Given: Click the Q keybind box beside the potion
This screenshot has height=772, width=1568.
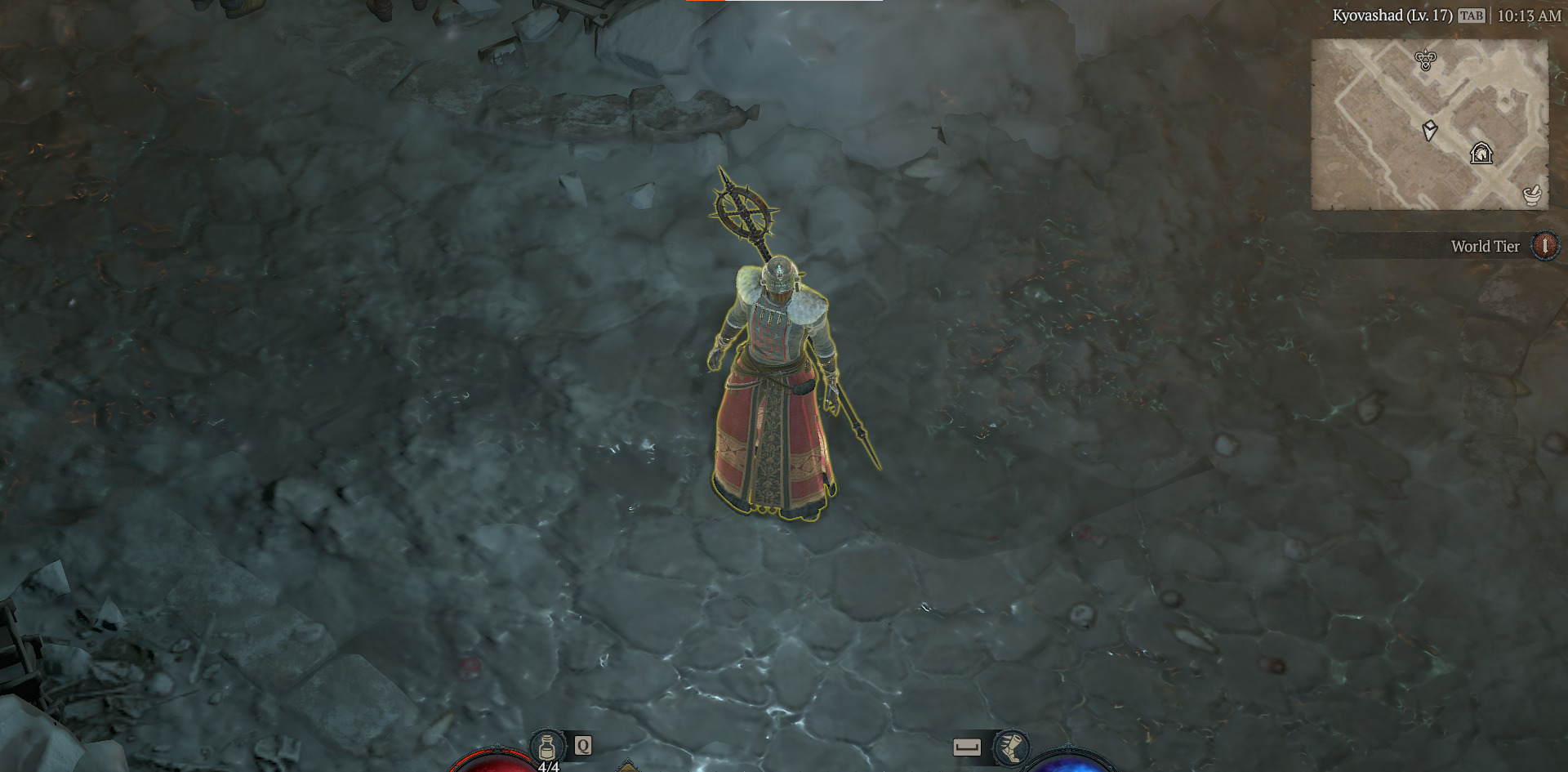Looking at the screenshot, I should pos(581,745).
